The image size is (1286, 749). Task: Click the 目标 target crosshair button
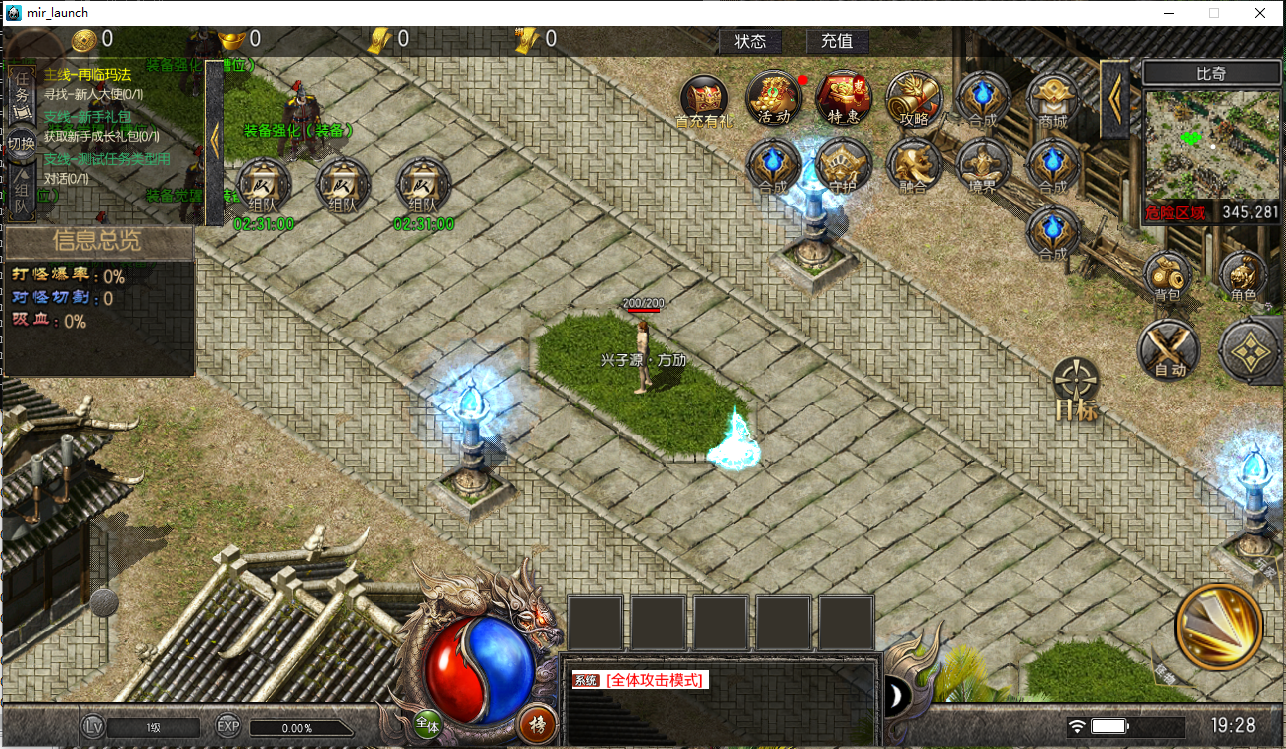point(1076,388)
